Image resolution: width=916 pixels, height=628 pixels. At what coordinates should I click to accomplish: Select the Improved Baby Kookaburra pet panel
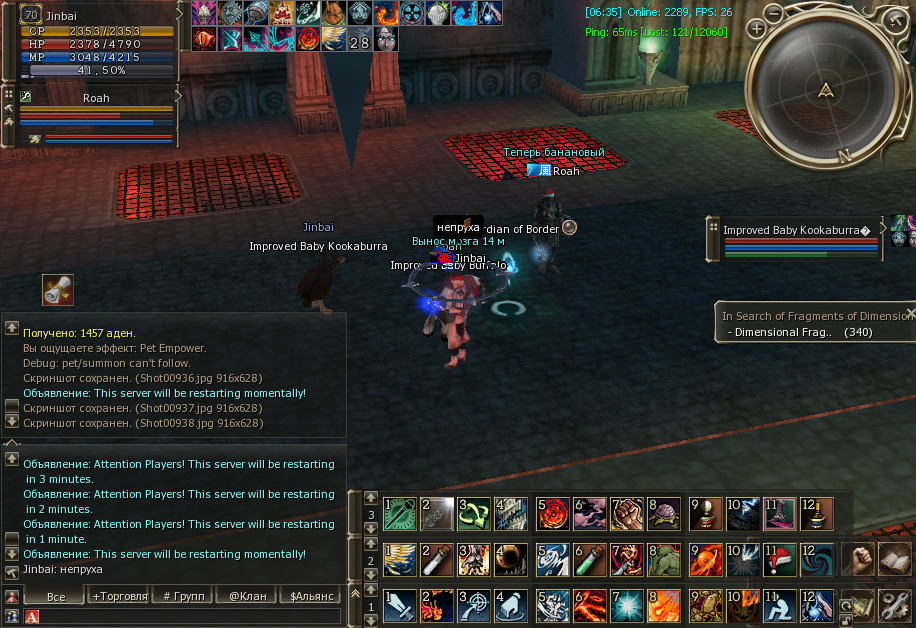(796, 241)
